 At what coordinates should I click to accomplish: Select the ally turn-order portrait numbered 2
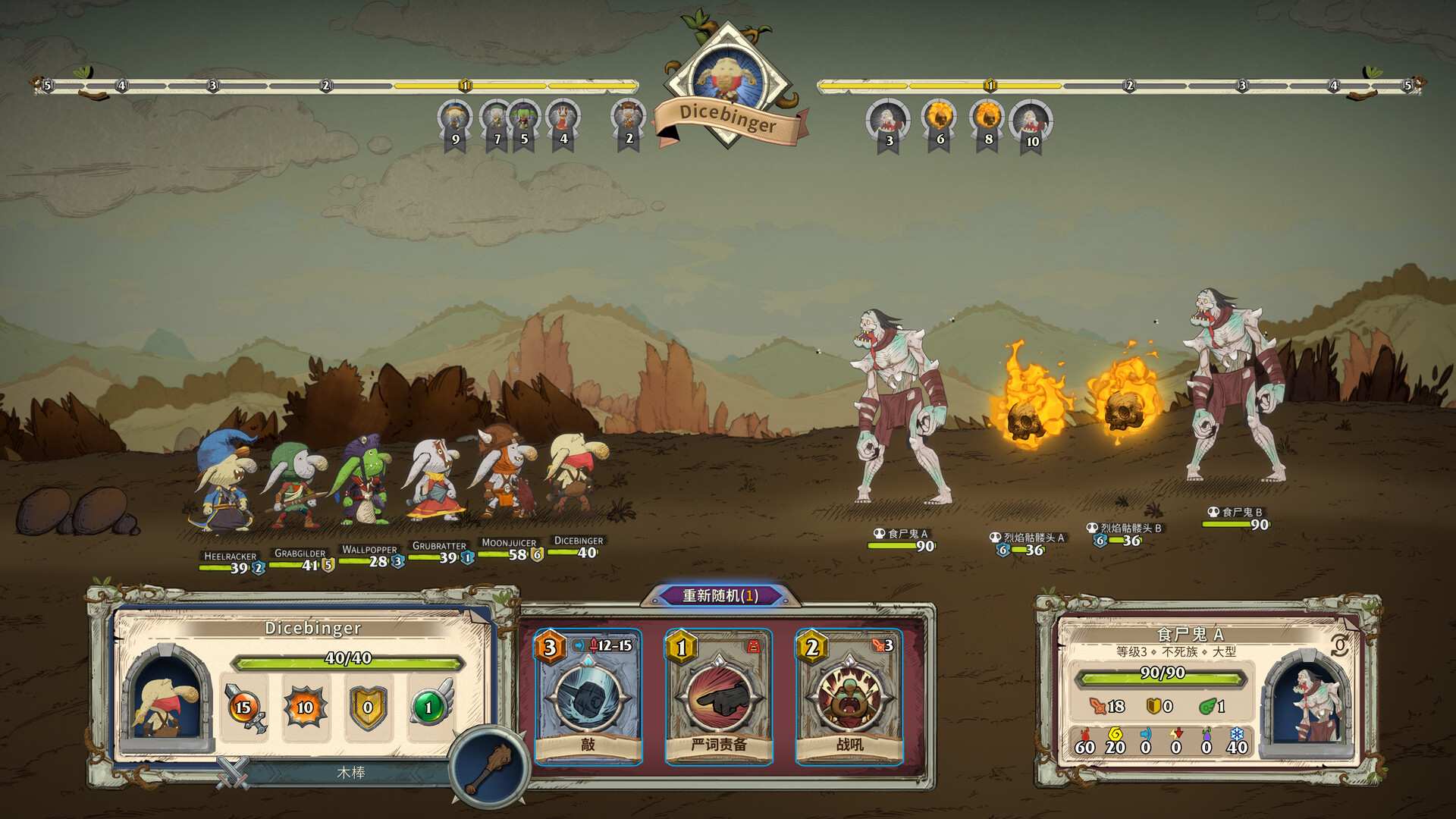click(628, 121)
